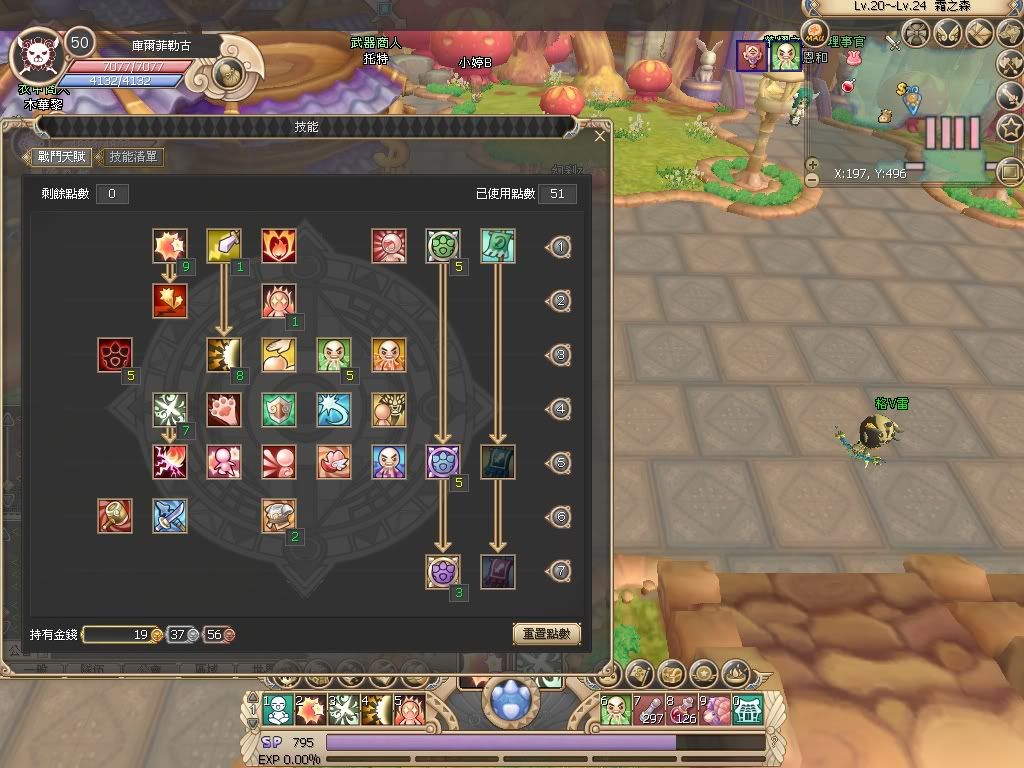
Task: Select the hammer talent icon
Action: [115, 516]
